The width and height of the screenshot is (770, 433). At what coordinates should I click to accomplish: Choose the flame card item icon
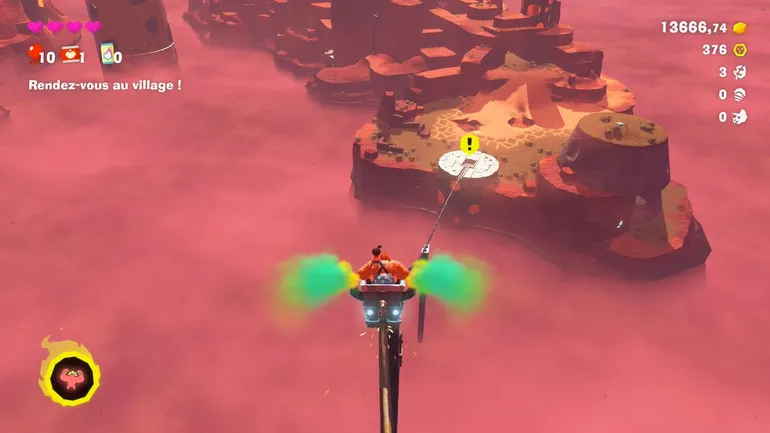(x=106, y=54)
